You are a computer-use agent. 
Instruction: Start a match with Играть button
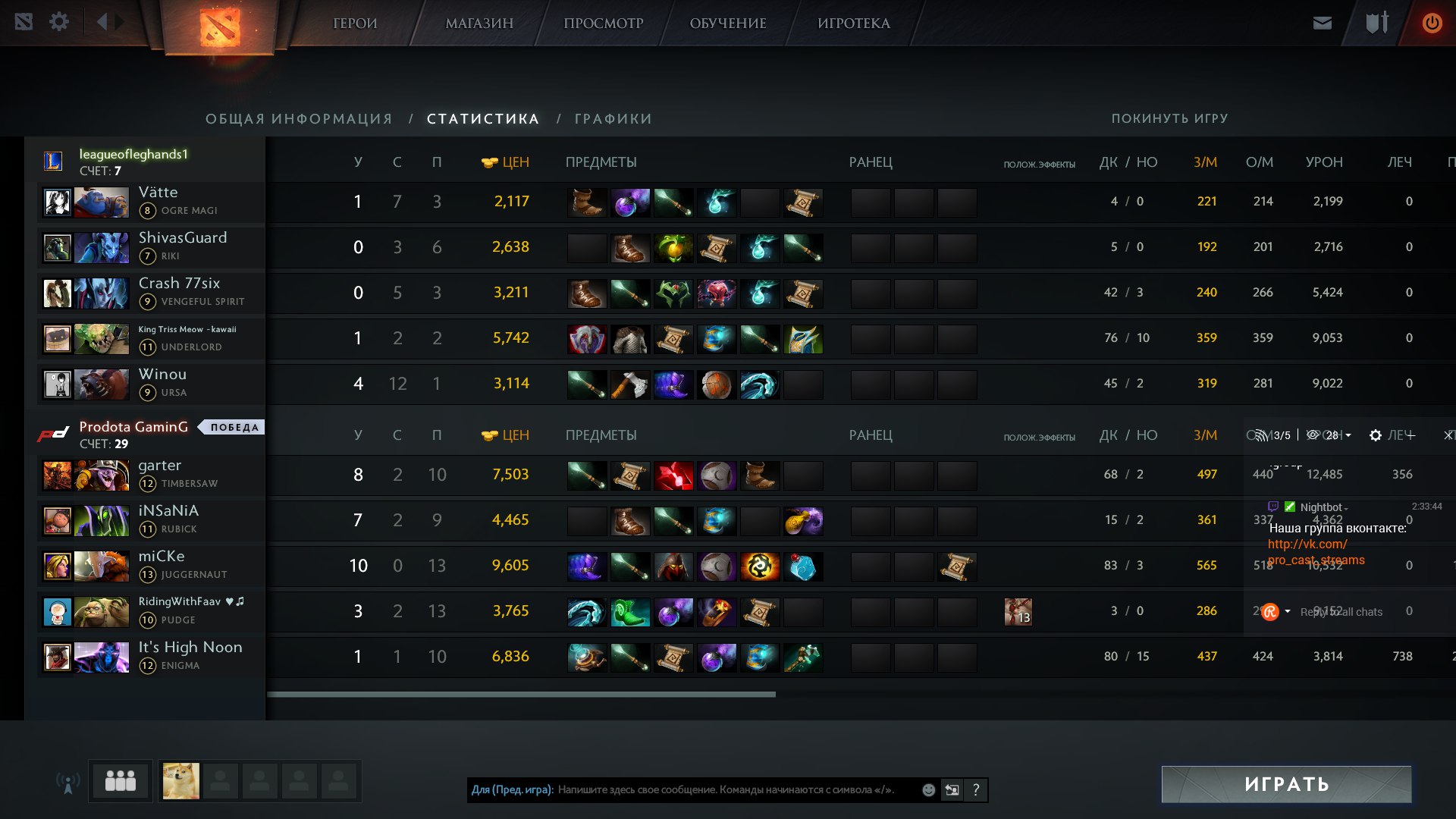1286,784
